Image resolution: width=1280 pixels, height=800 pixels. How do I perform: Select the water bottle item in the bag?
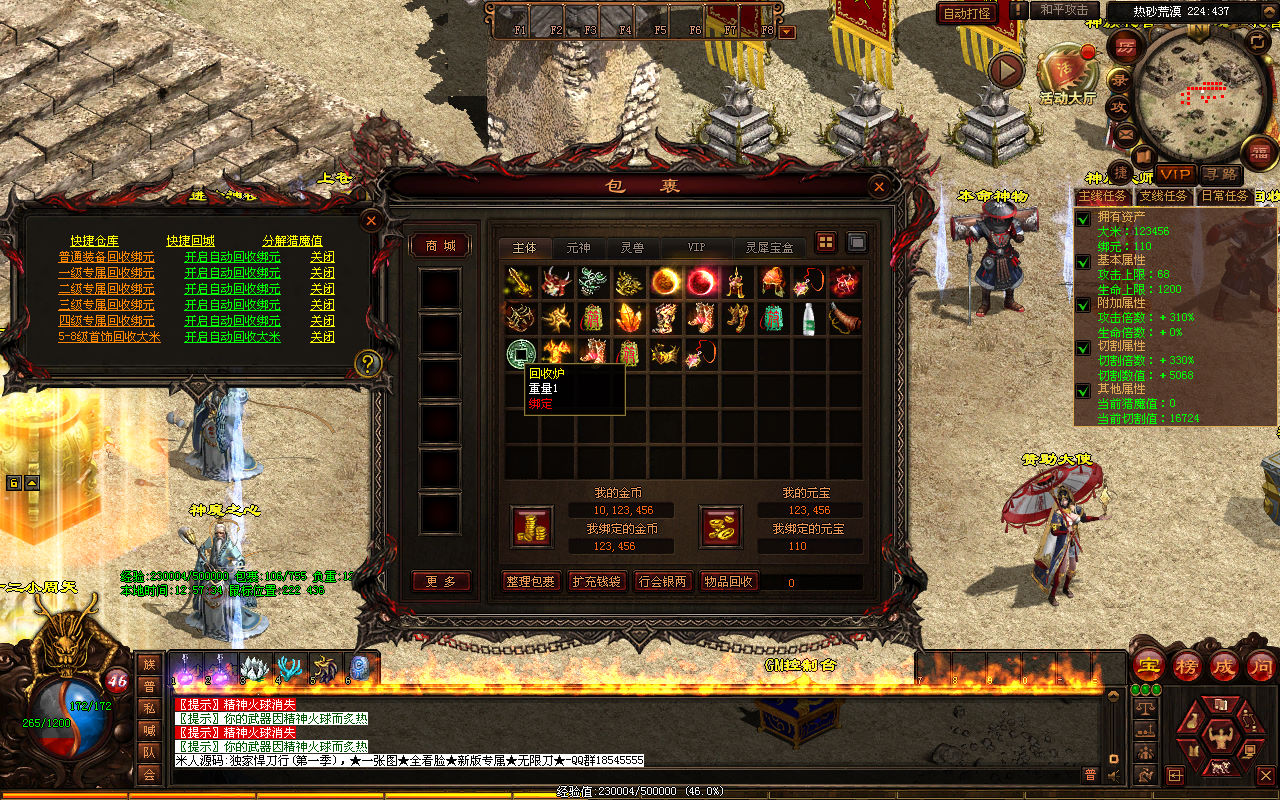[809, 318]
